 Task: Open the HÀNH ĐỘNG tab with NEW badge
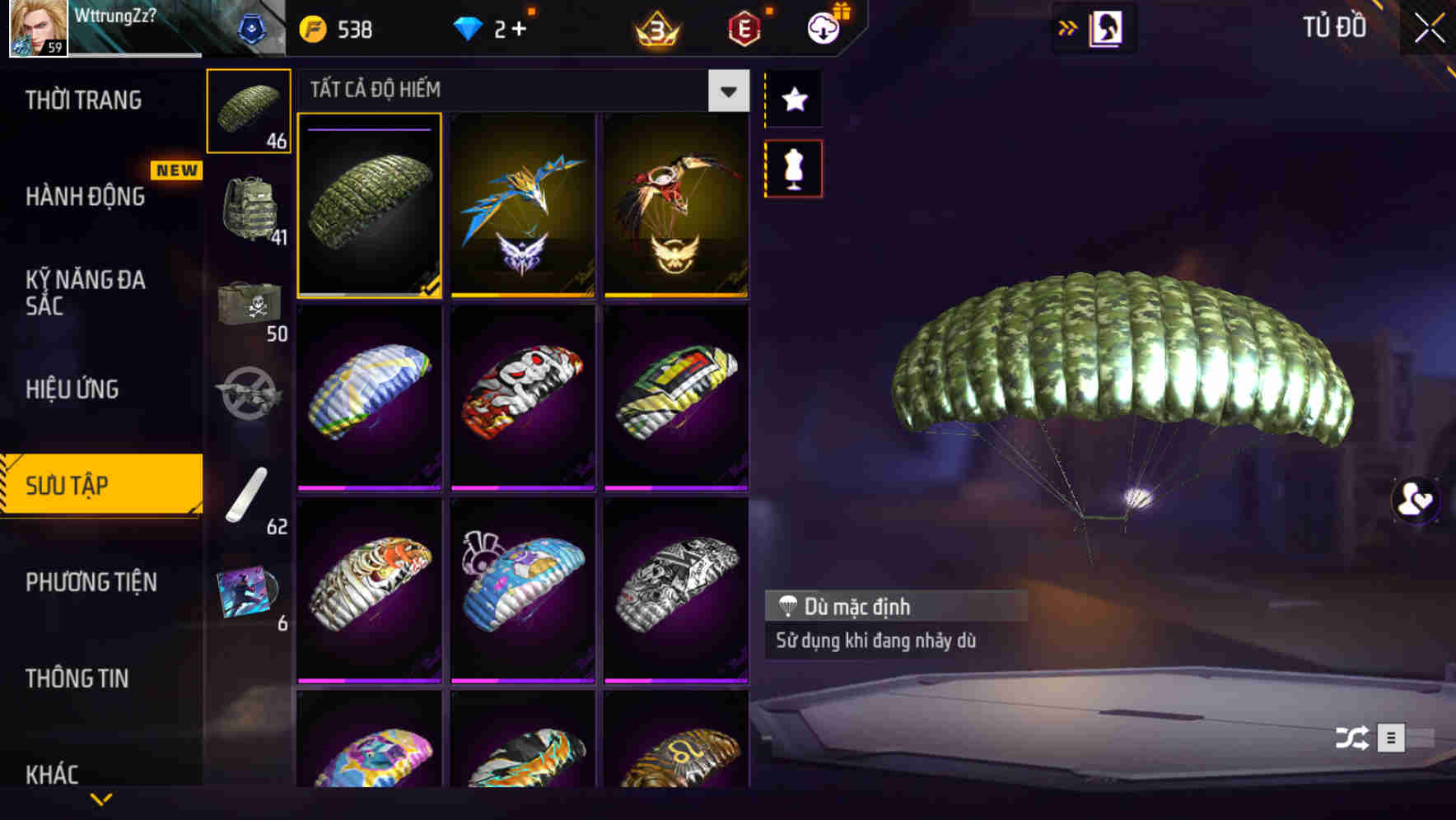tap(85, 196)
